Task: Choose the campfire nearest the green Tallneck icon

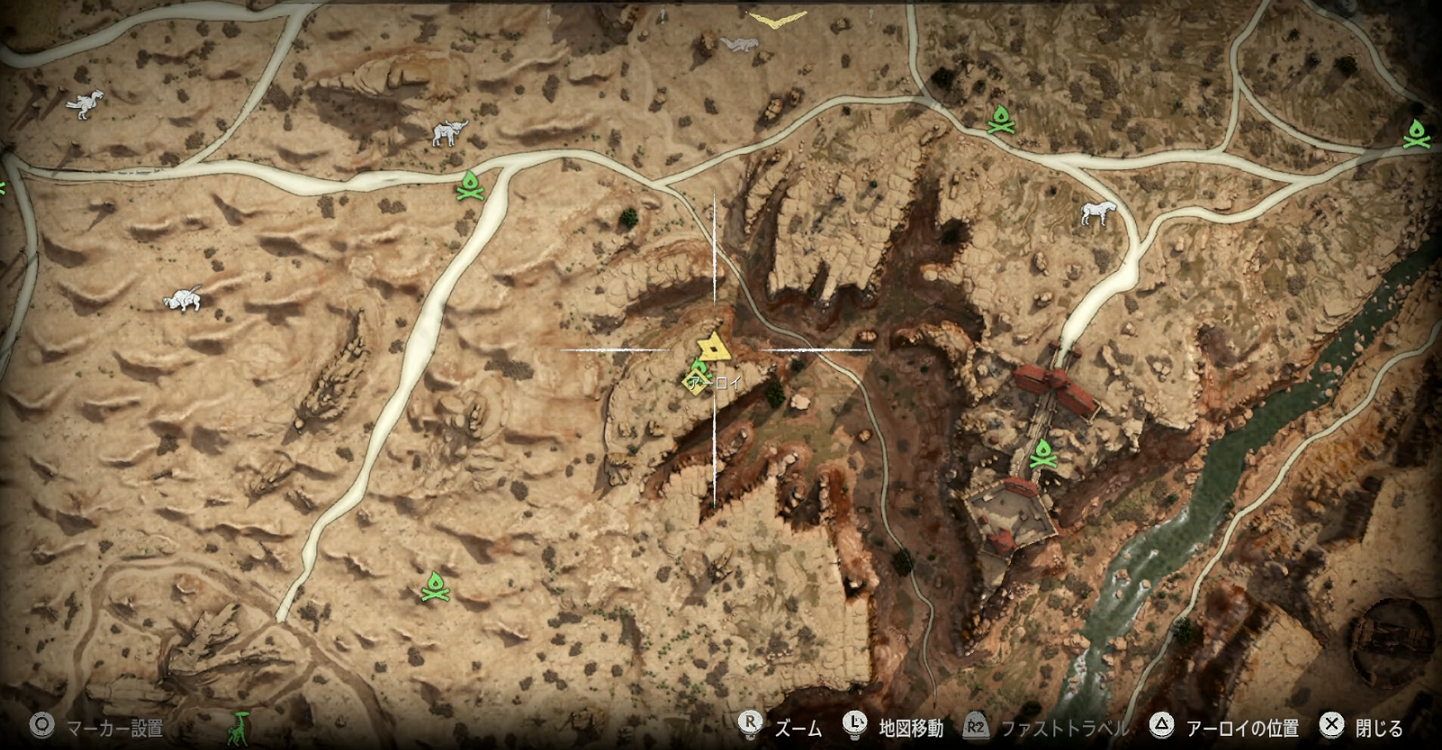Action: (435, 586)
